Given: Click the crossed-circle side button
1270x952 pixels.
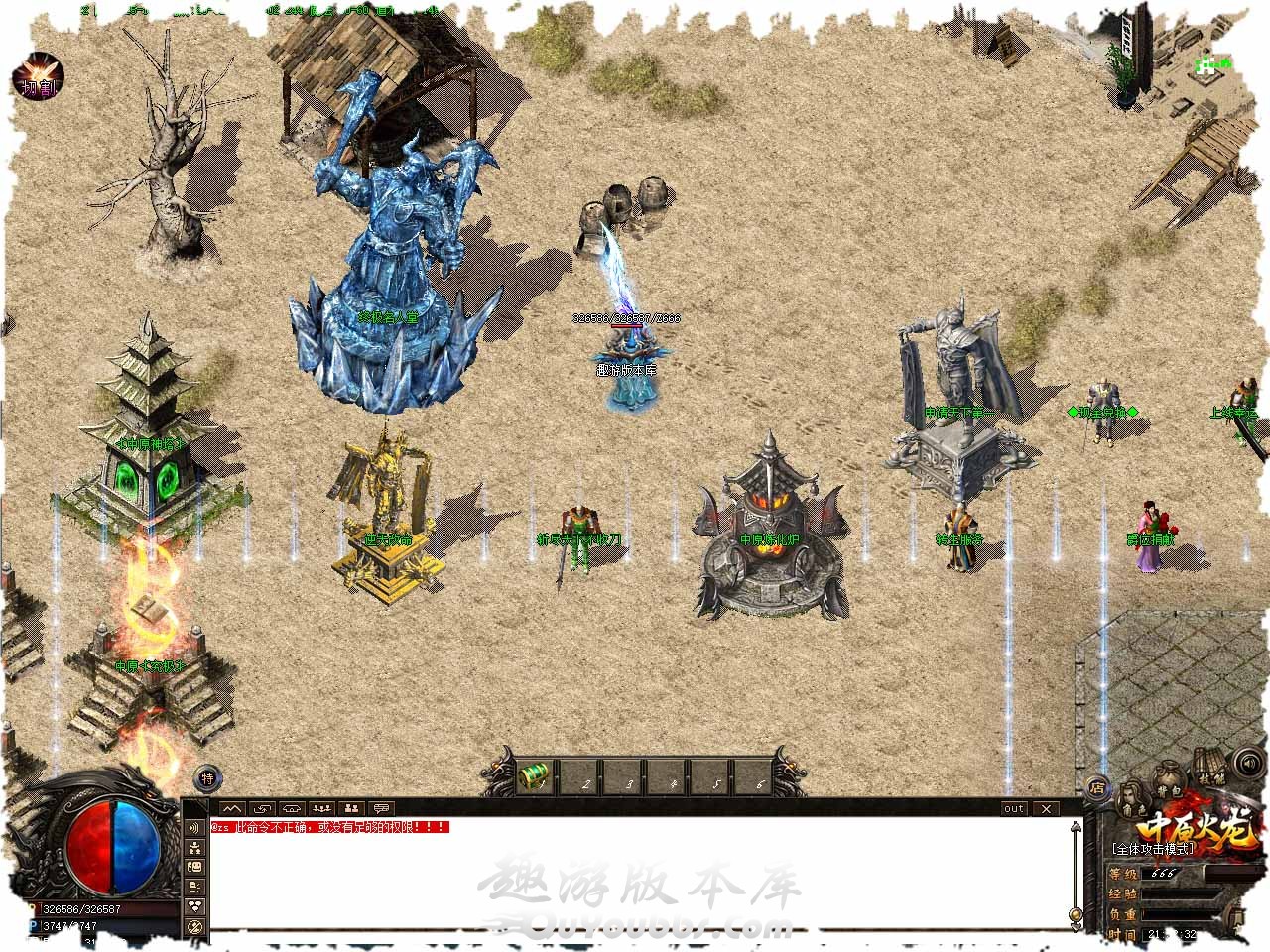Looking at the screenshot, I should point(195,926).
